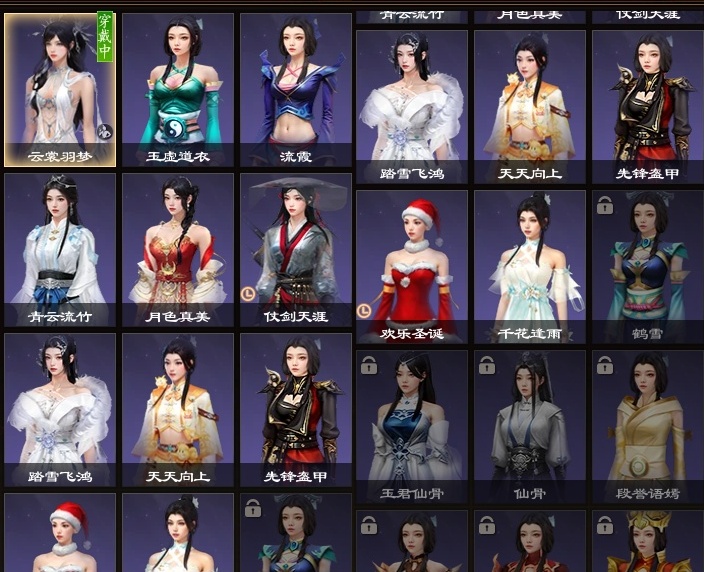This screenshot has width=704, height=572.
Task: Pick the blue 流霞 outfit
Action: [295, 88]
